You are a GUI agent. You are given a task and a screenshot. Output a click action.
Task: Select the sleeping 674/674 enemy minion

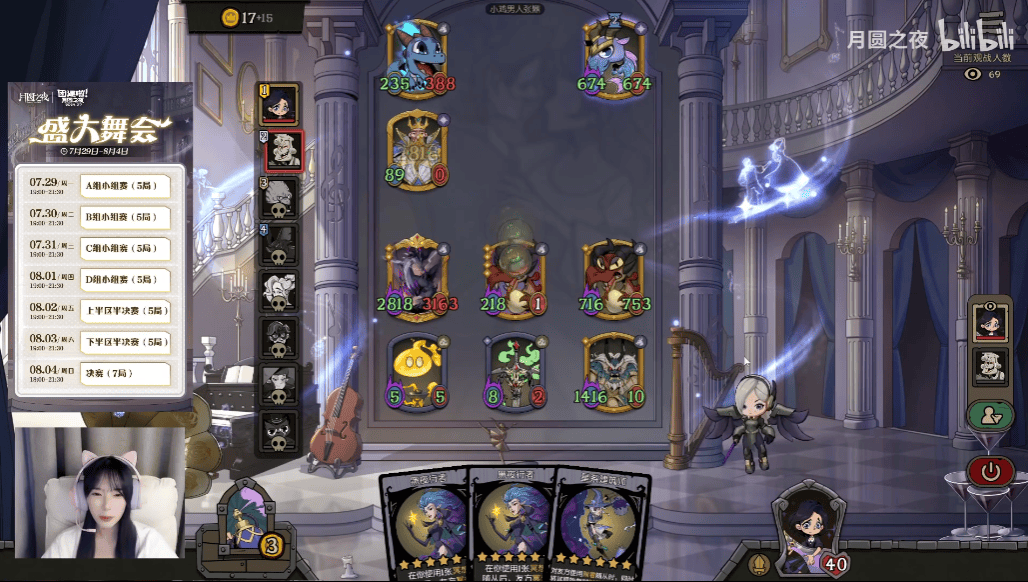tap(613, 58)
